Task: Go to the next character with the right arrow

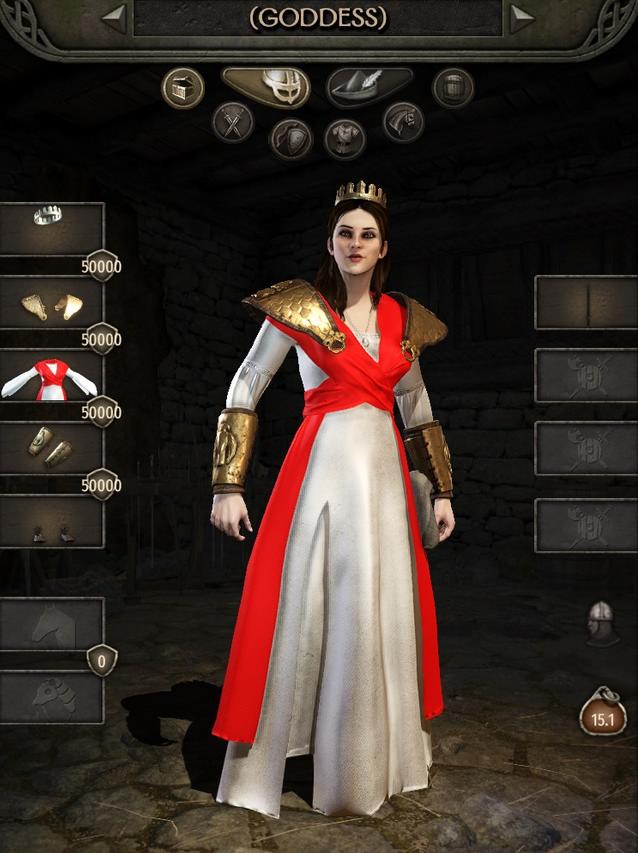Action: pyautogui.click(x=521, y=18)
